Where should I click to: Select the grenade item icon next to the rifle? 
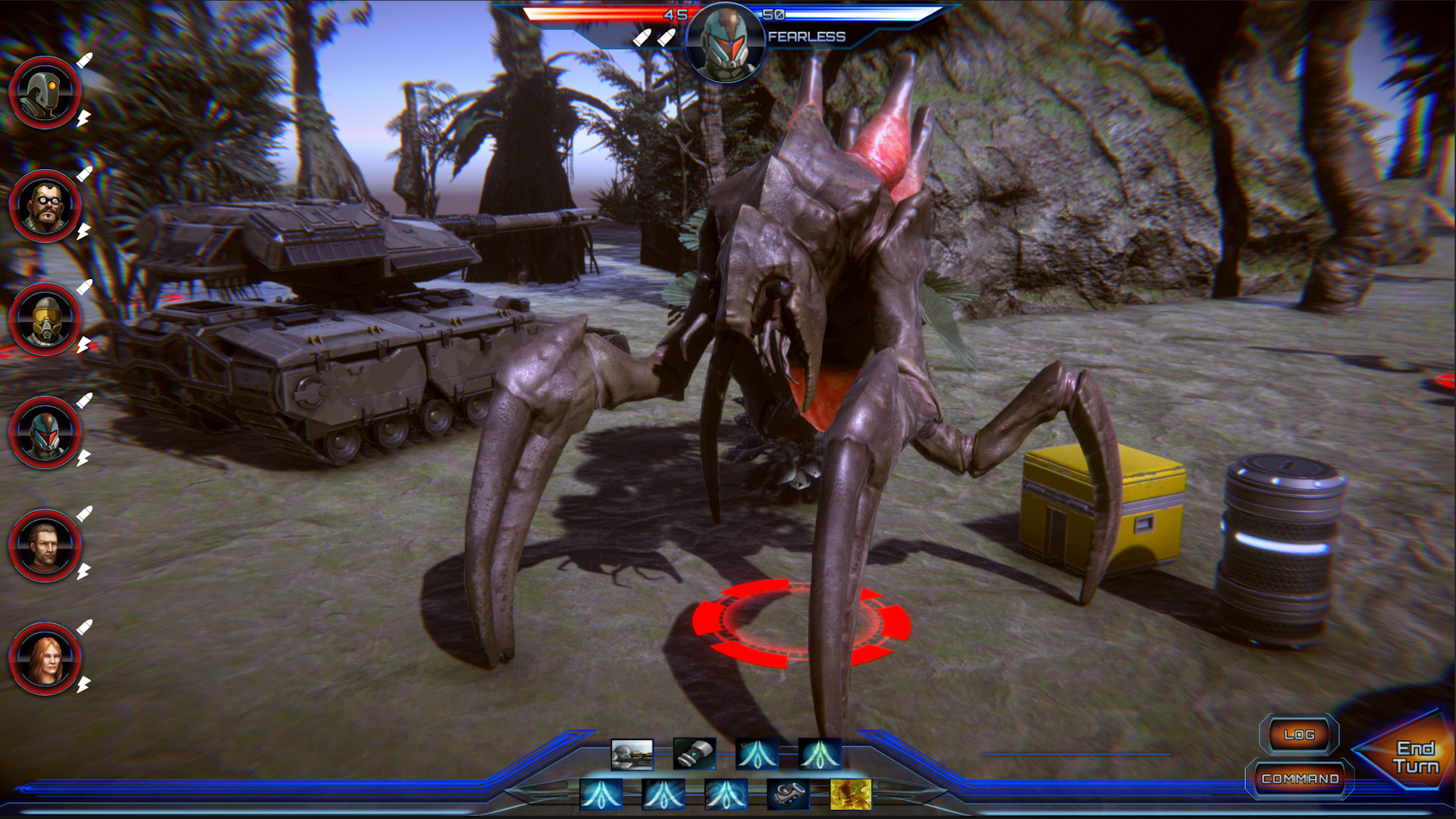click(695, 754)
